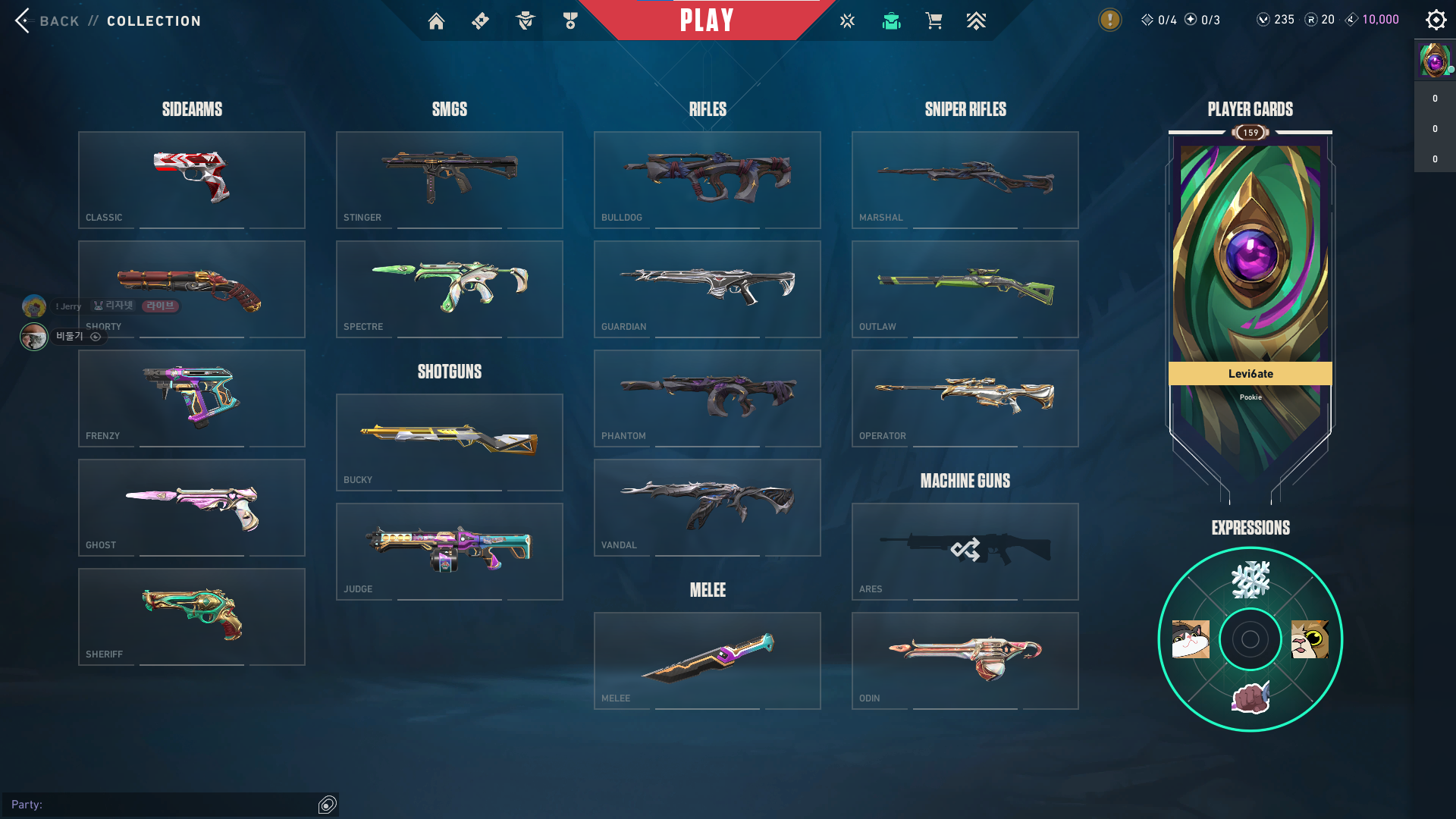Edit the Levi6ate player card
Viewport: 1456px width, 819px height.
(1250, 303)
